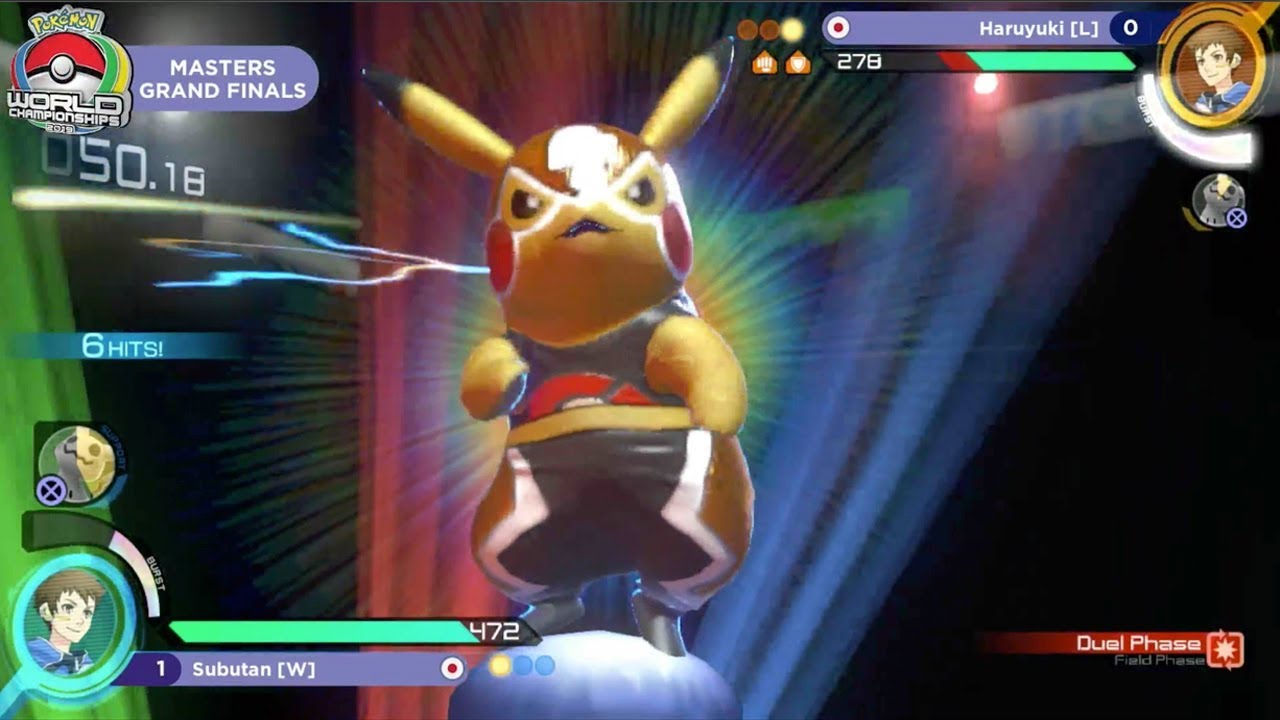Select Haruyuki's support Pokémon icon
Viewport: 1280px width, 720px height.
(x=1217, y=199)
